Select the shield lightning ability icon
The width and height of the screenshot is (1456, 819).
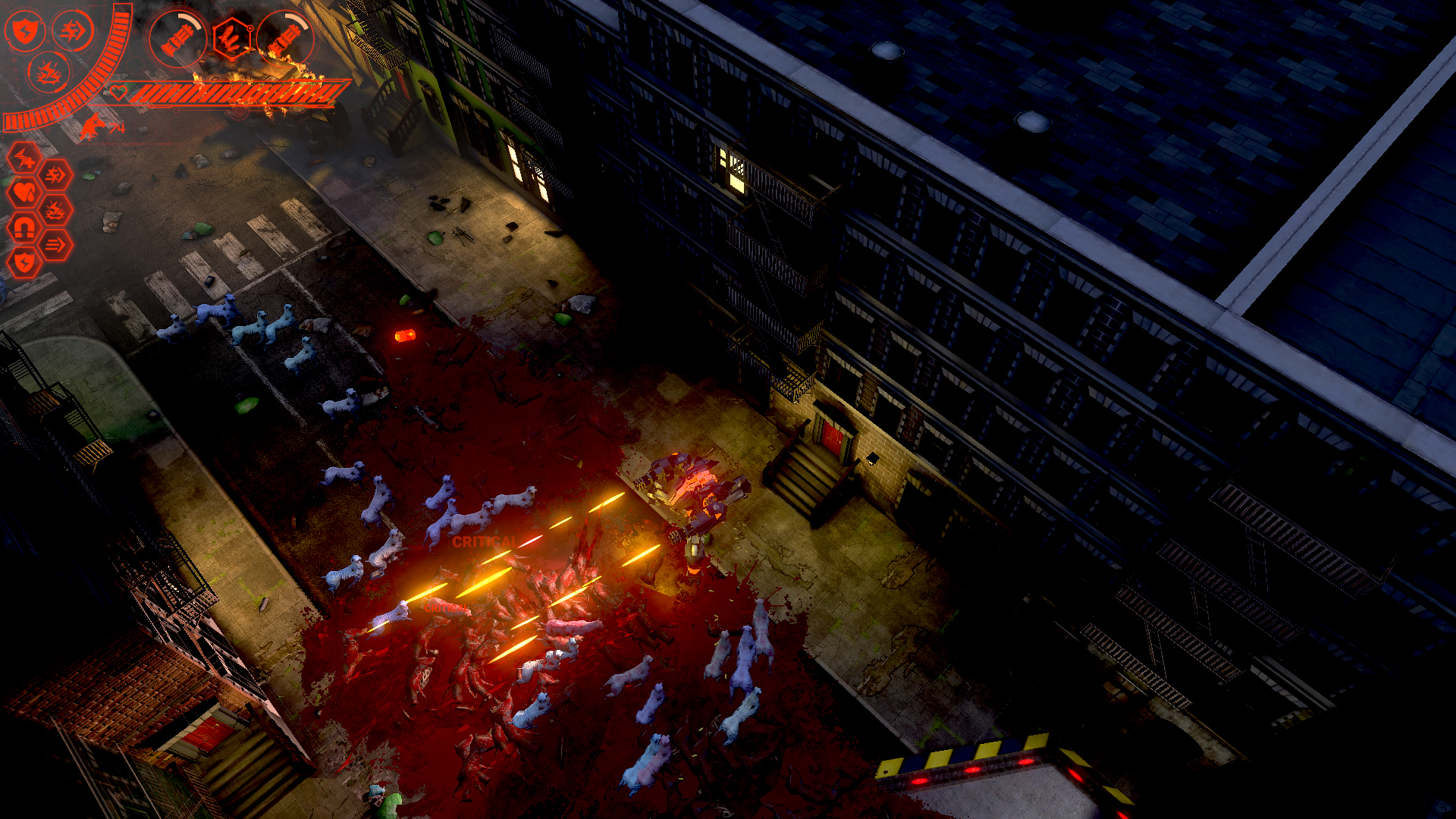[25, 31]
